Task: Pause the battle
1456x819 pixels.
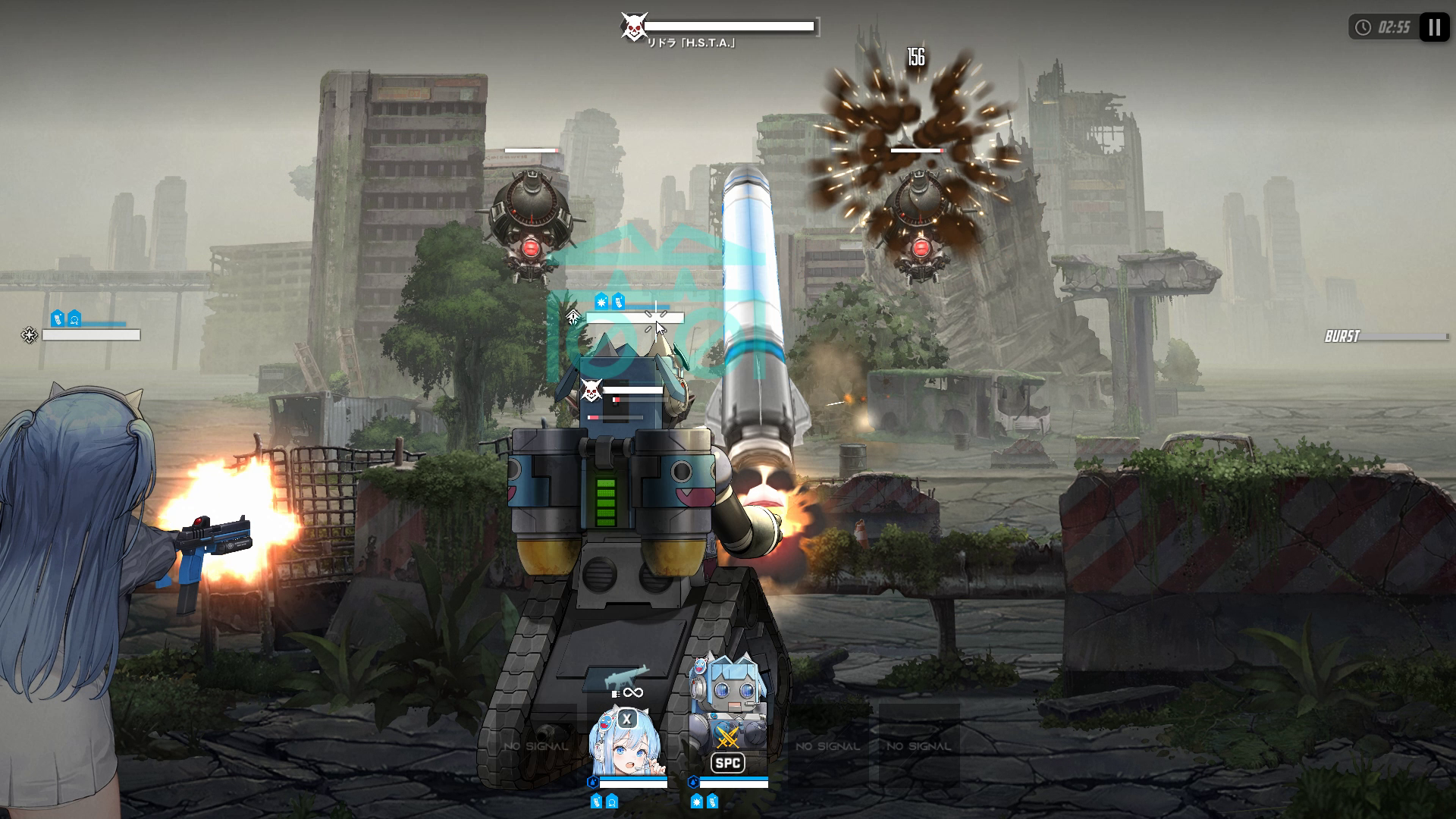Action: [1433, 28]
